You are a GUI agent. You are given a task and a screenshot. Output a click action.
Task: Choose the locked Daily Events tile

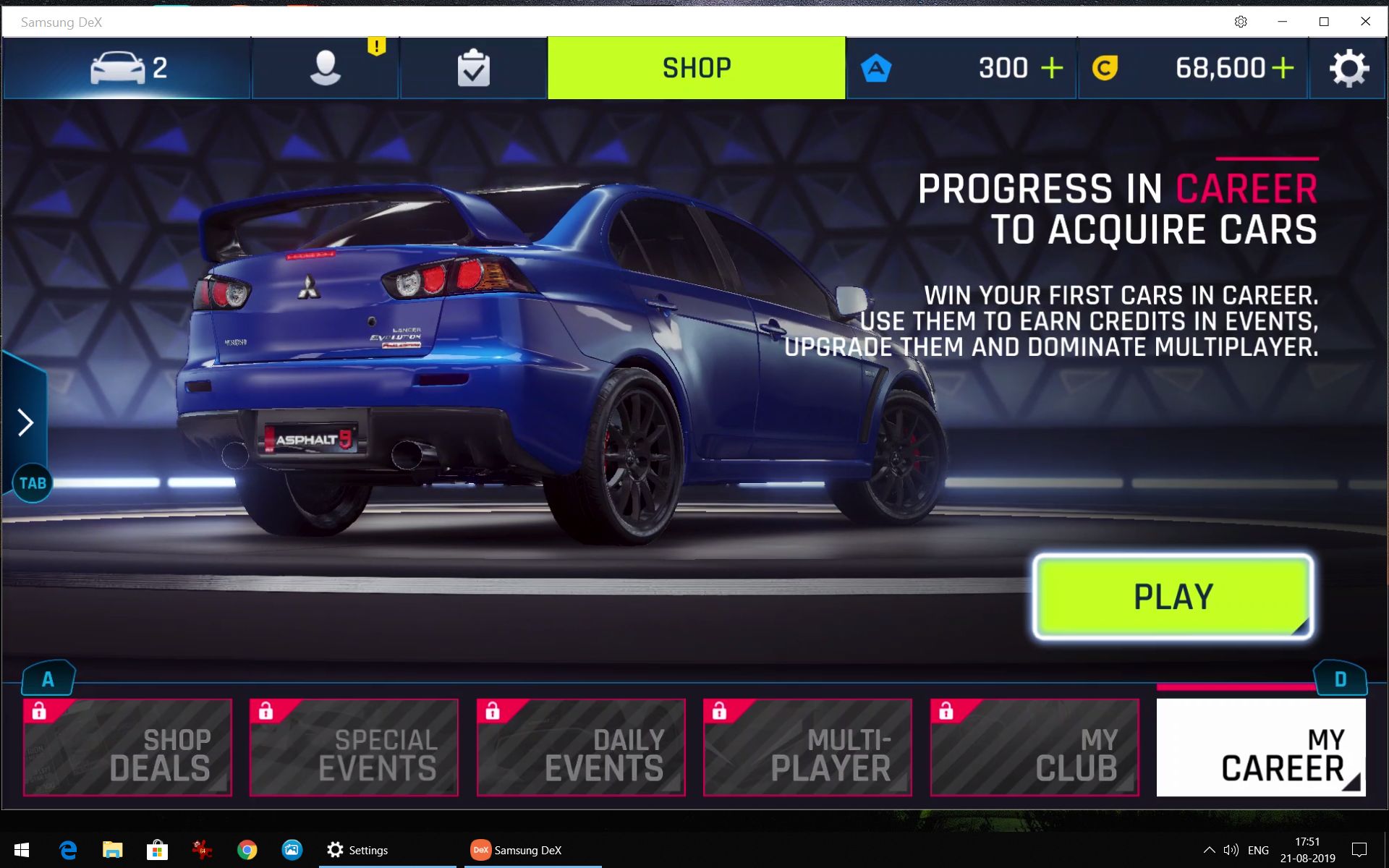581,747
